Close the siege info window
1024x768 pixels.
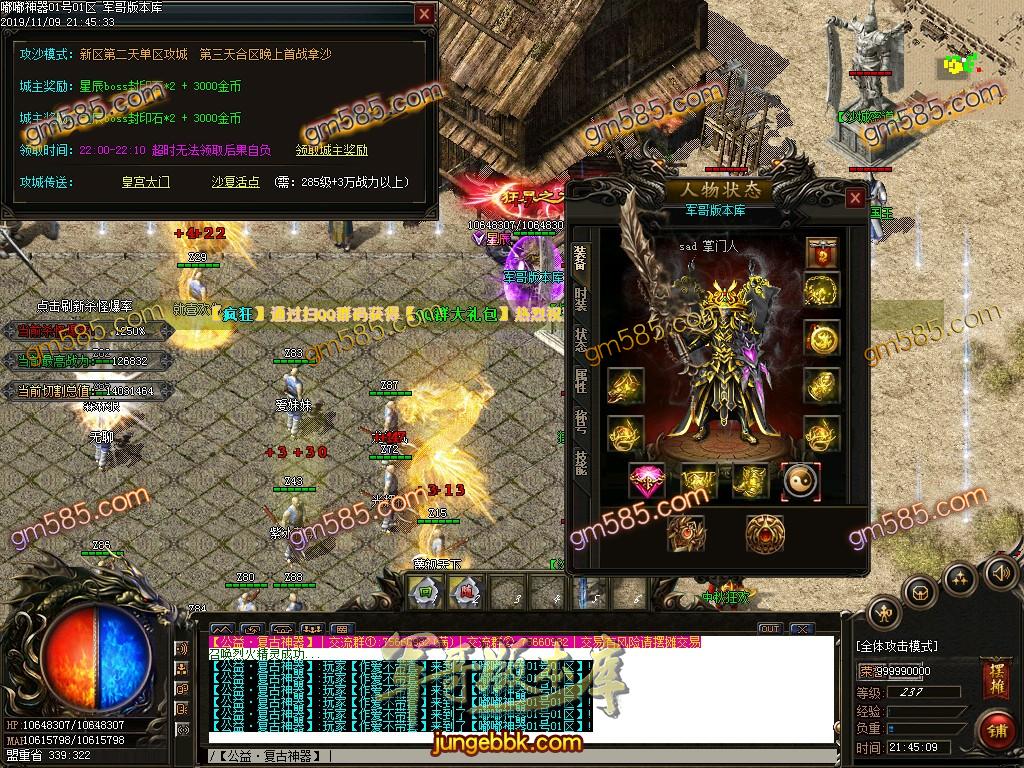tap(425, 14)
